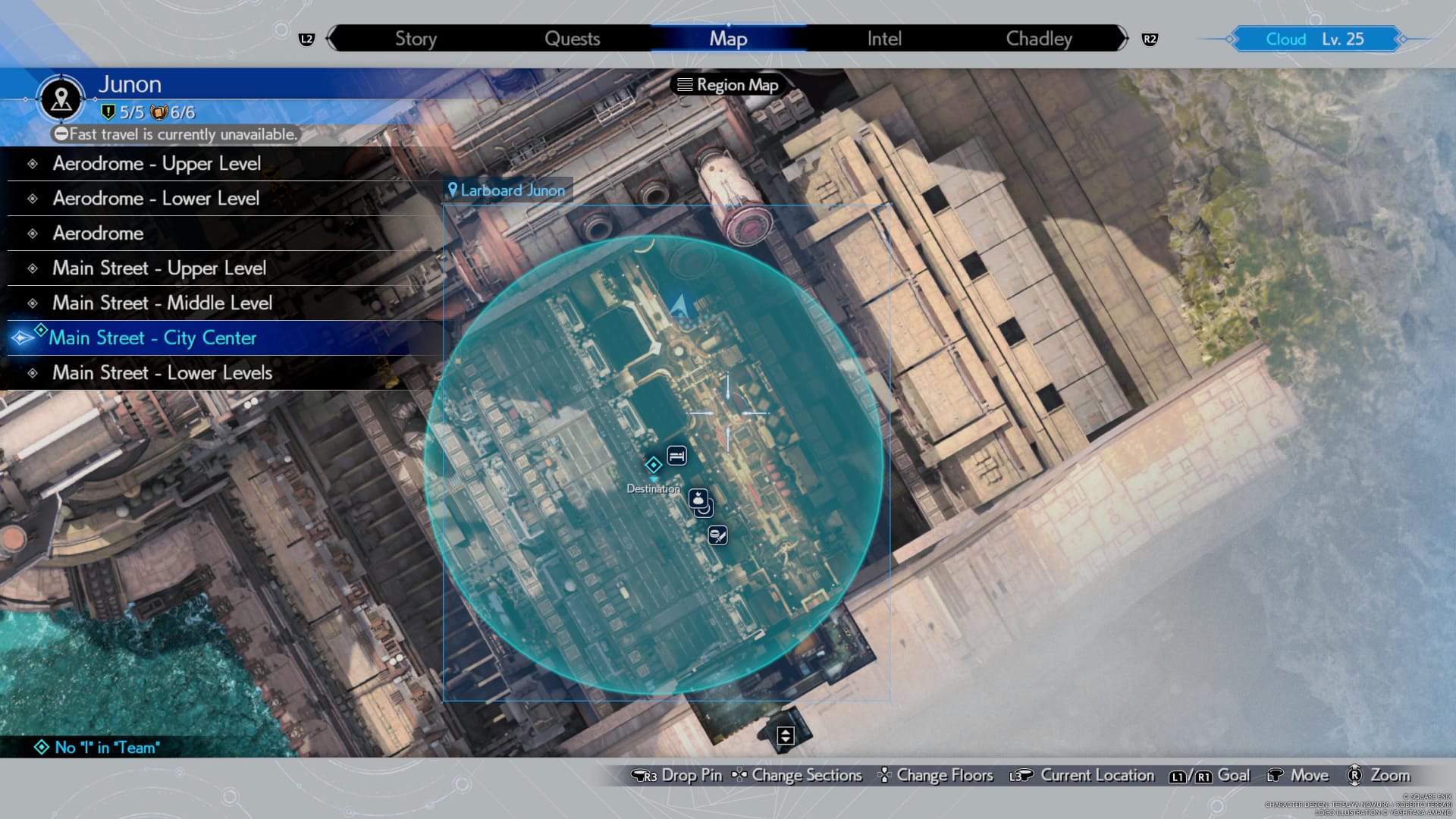Click the Junon location pin icon in the header
Viewport: 1456px width, 819px height.
[60, 99]
